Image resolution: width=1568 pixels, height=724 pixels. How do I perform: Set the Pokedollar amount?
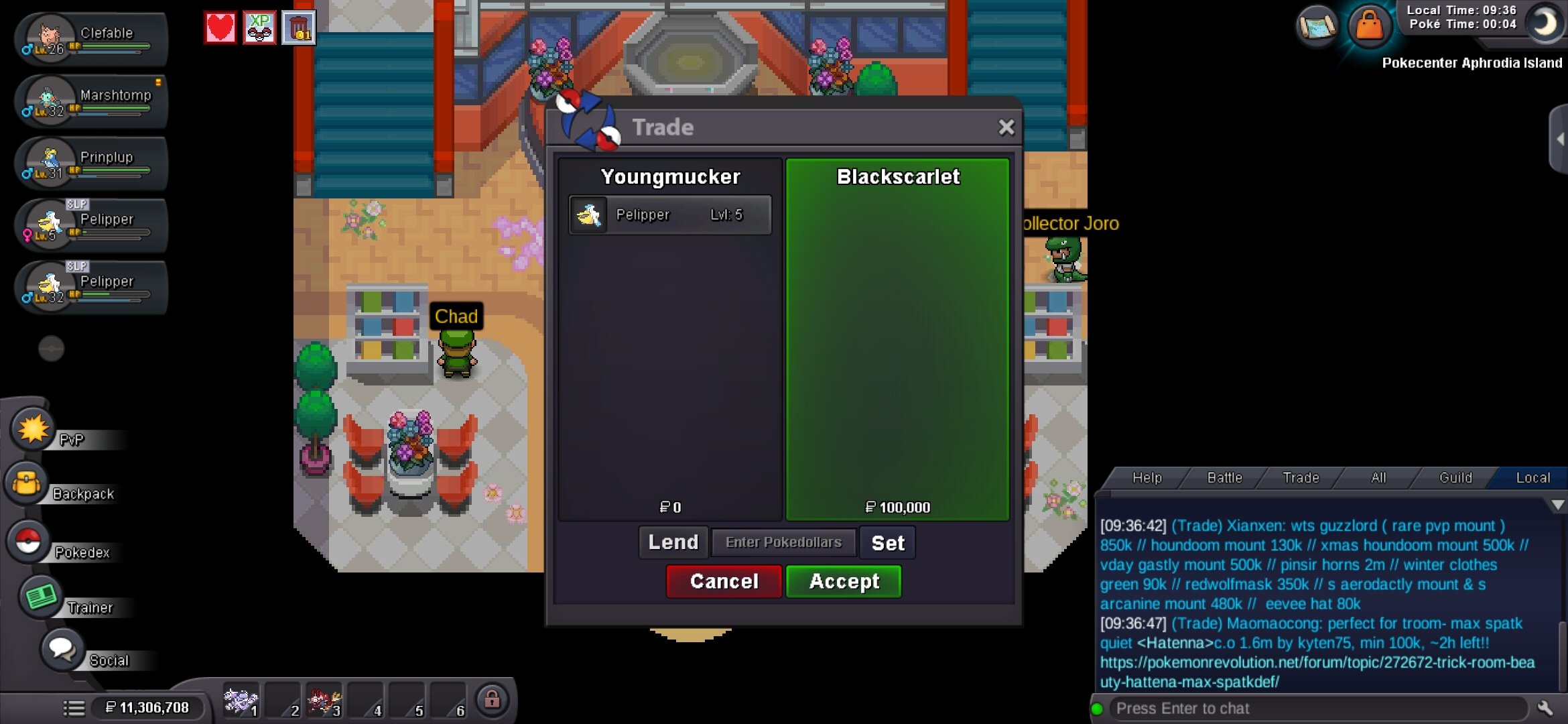click(887, 542)
